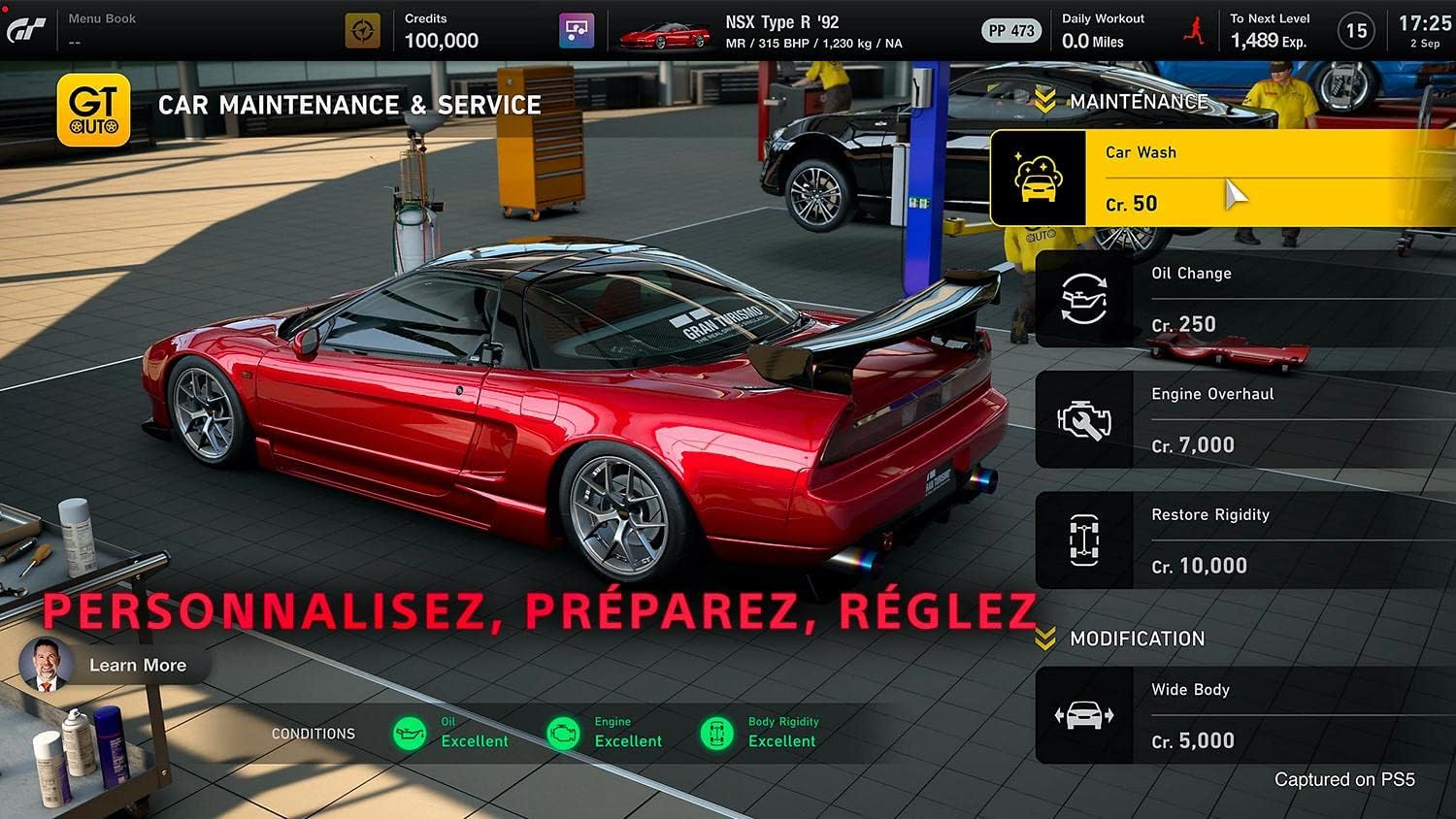The width and height of the screenshot is (1456, 819).
Task: Select the Car Wash icon
Action: tap(1039, 176)
